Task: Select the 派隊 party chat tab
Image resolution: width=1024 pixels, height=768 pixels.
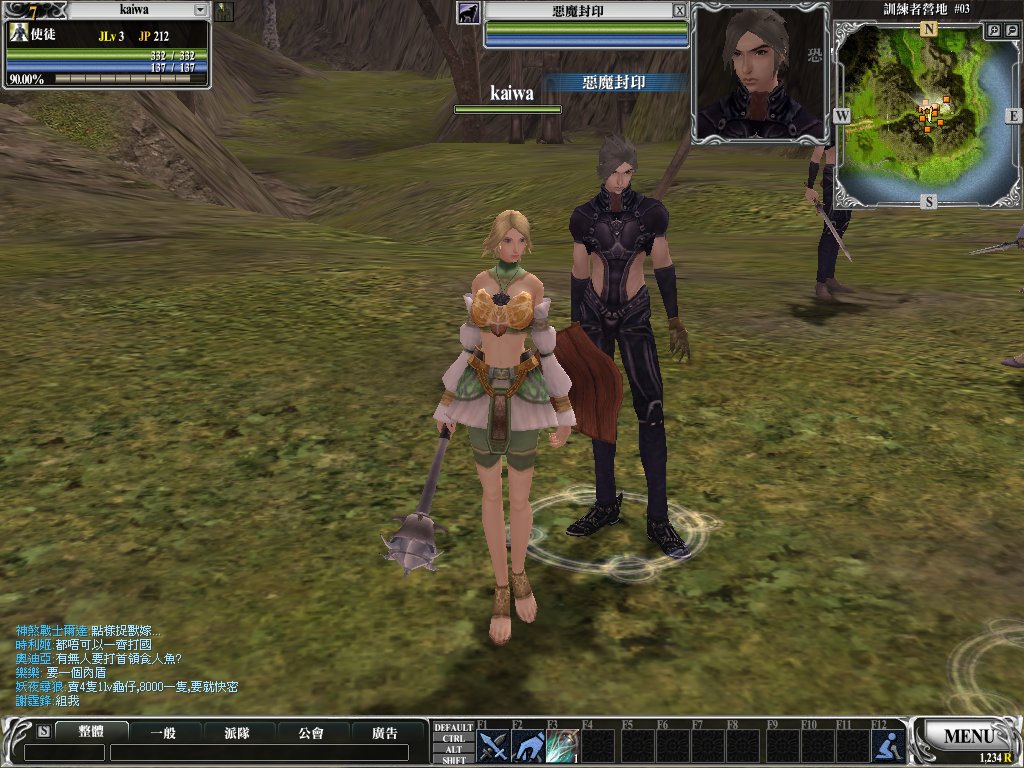Action: tap(238, 732)
